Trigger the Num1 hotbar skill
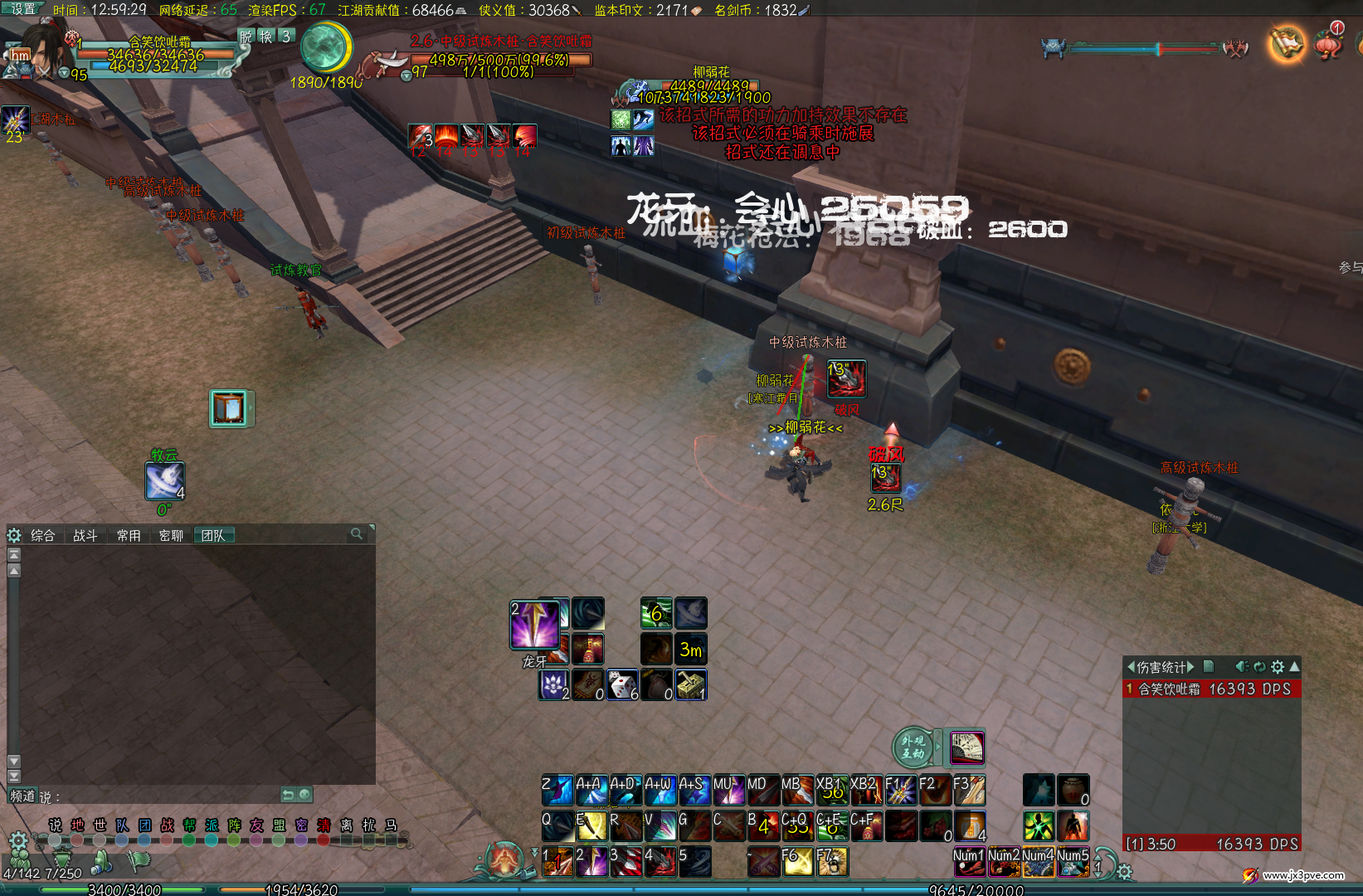The image size is (1363, 896). [968, 862]
